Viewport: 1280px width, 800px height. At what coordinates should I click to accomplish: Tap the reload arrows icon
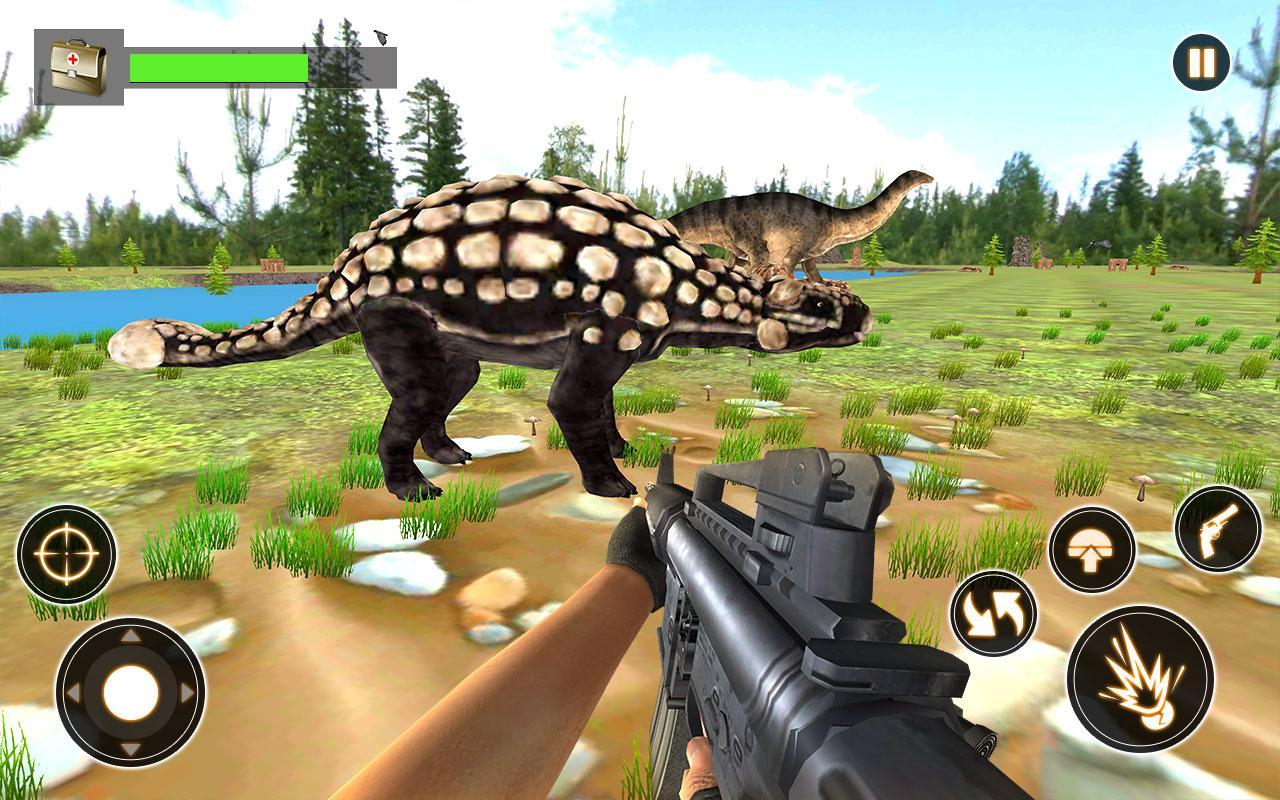coord(991,611)
